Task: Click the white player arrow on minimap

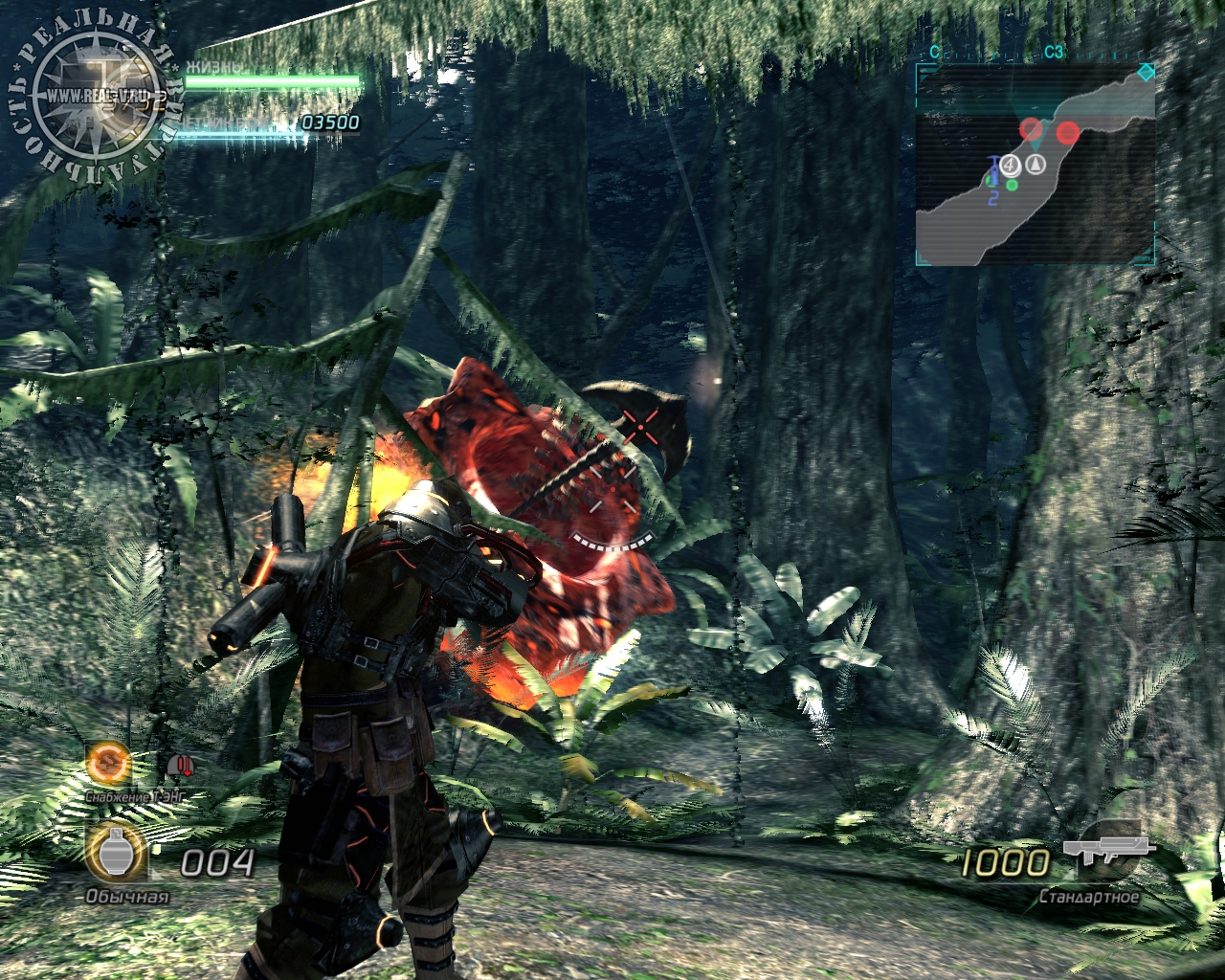Action: coord(1035,165)
